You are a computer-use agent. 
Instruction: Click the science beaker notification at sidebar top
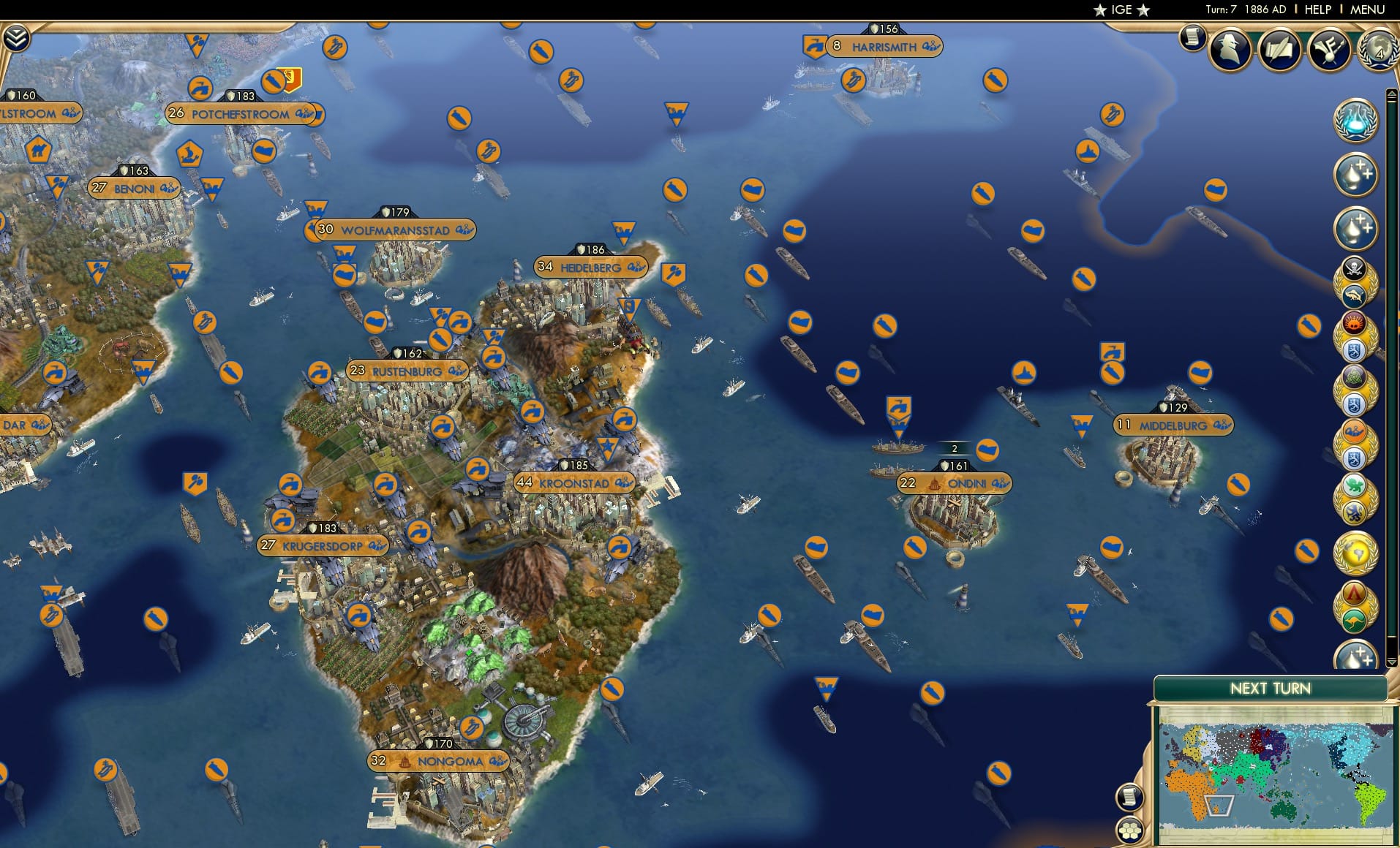point(1355,119)
